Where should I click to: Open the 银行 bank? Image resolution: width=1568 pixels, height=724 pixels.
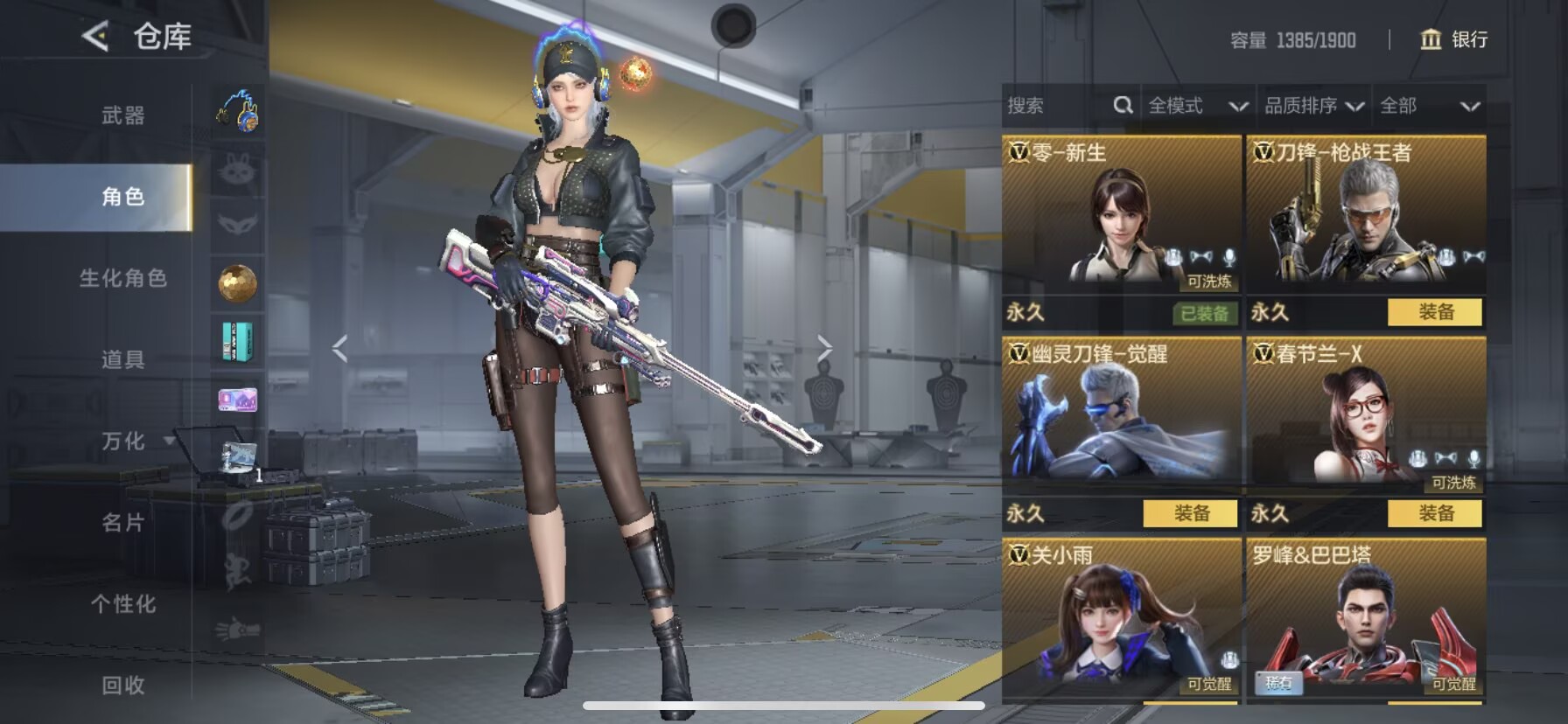[x=1454, y=39]
